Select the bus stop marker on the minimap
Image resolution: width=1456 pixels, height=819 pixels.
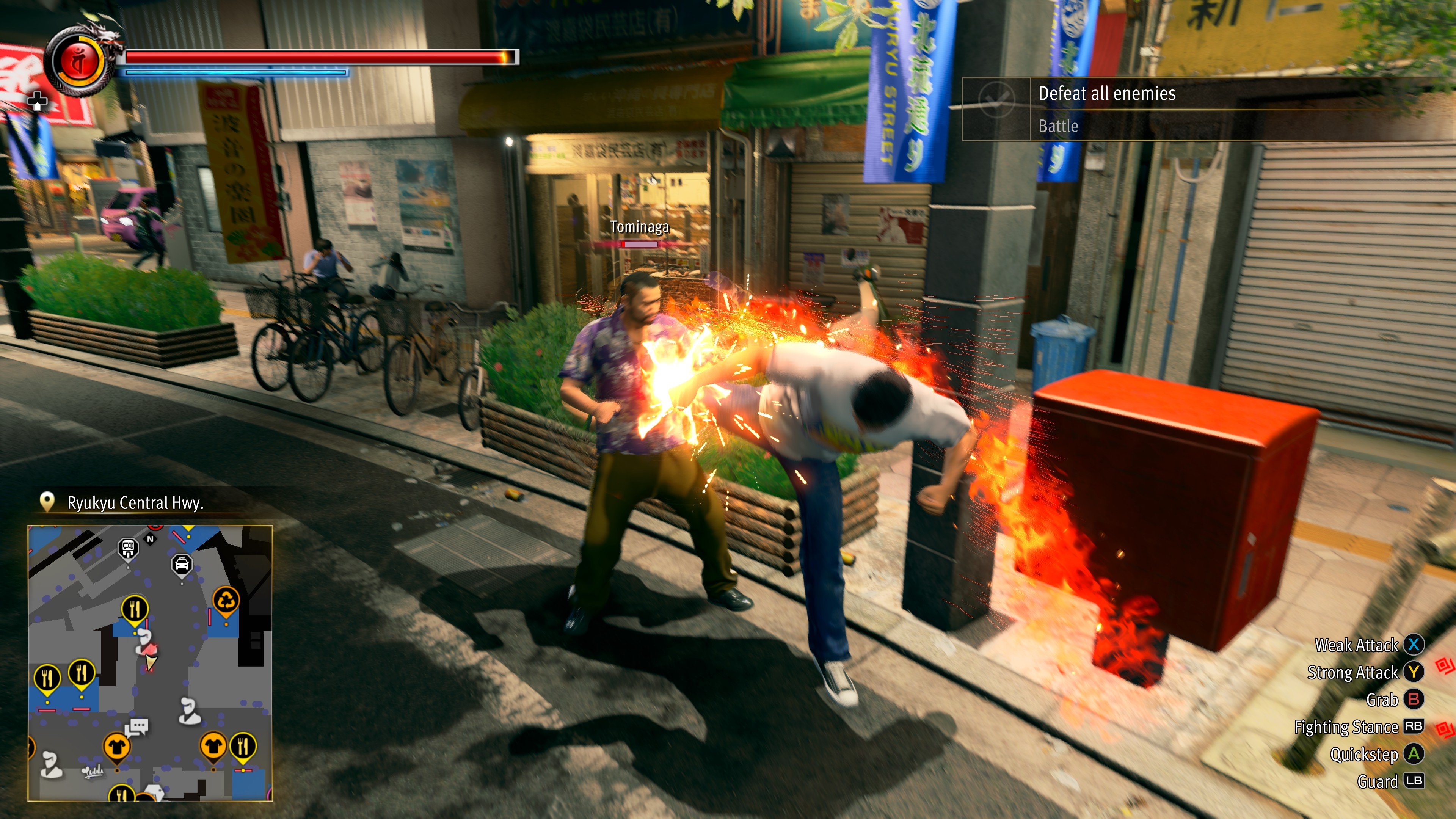128,548
